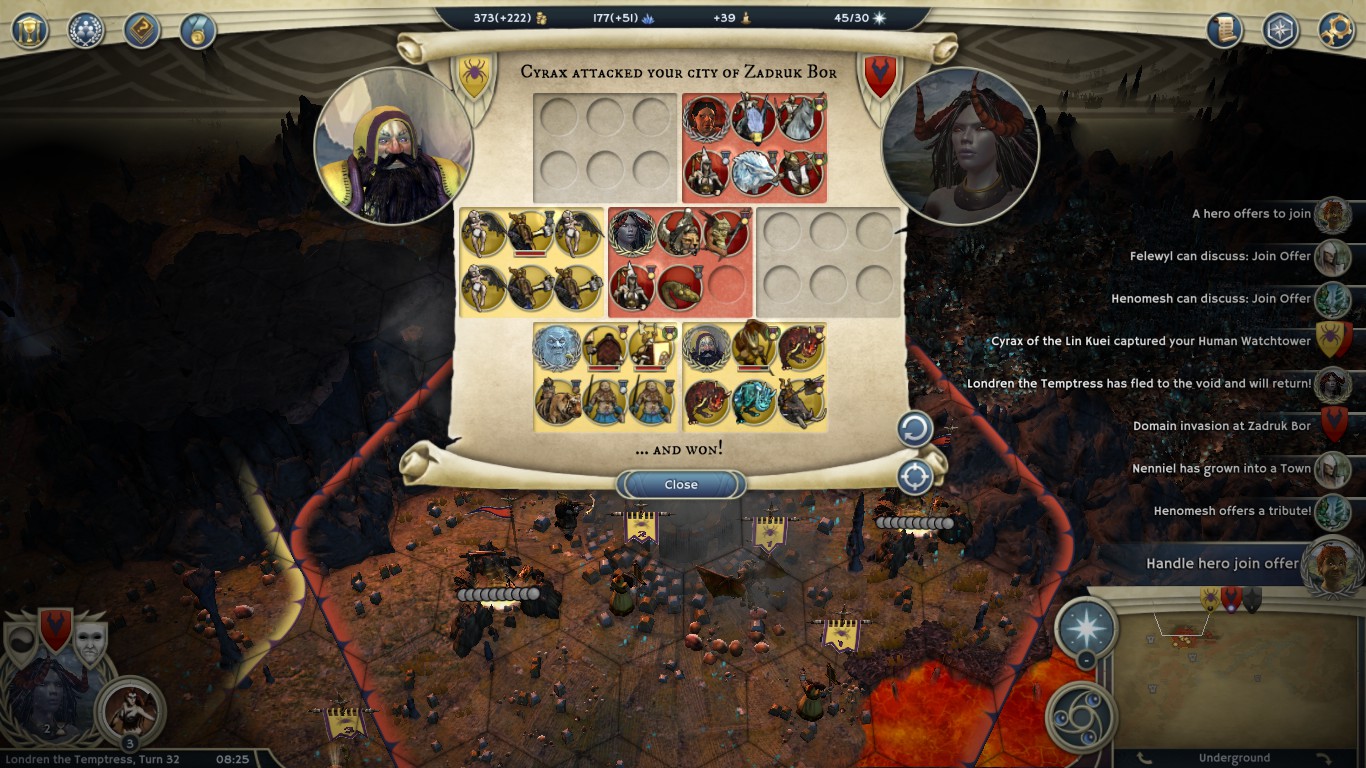
Task: Select the hero portrait with number 3
Action: pyautogui.click(x=130, y=710)
